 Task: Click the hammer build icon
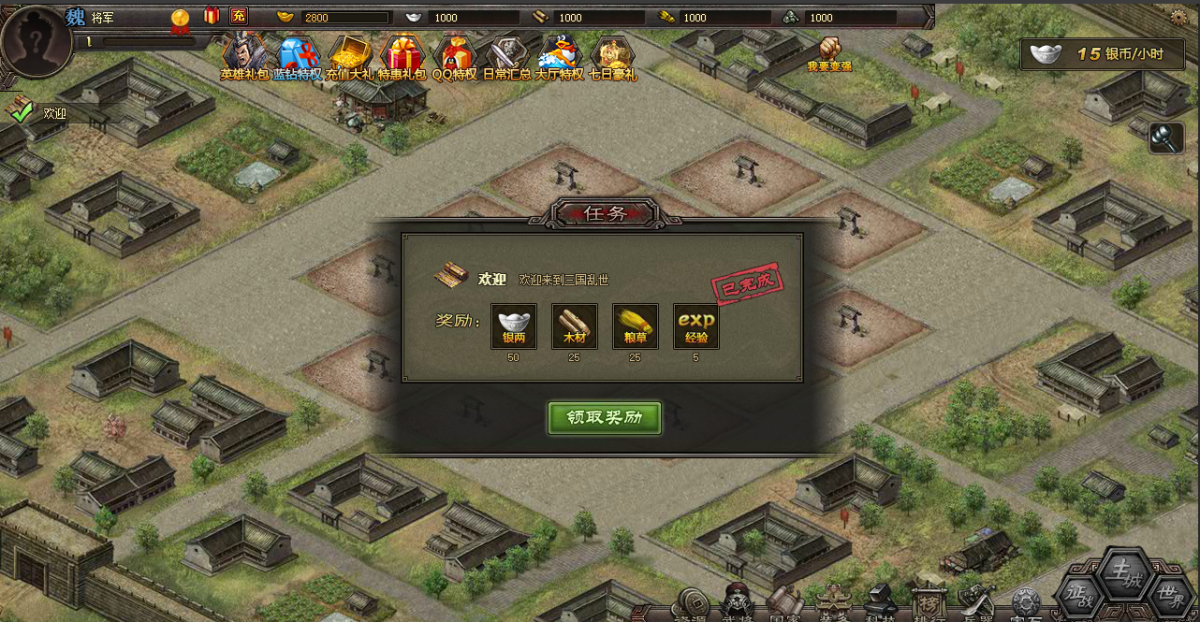1166,138
